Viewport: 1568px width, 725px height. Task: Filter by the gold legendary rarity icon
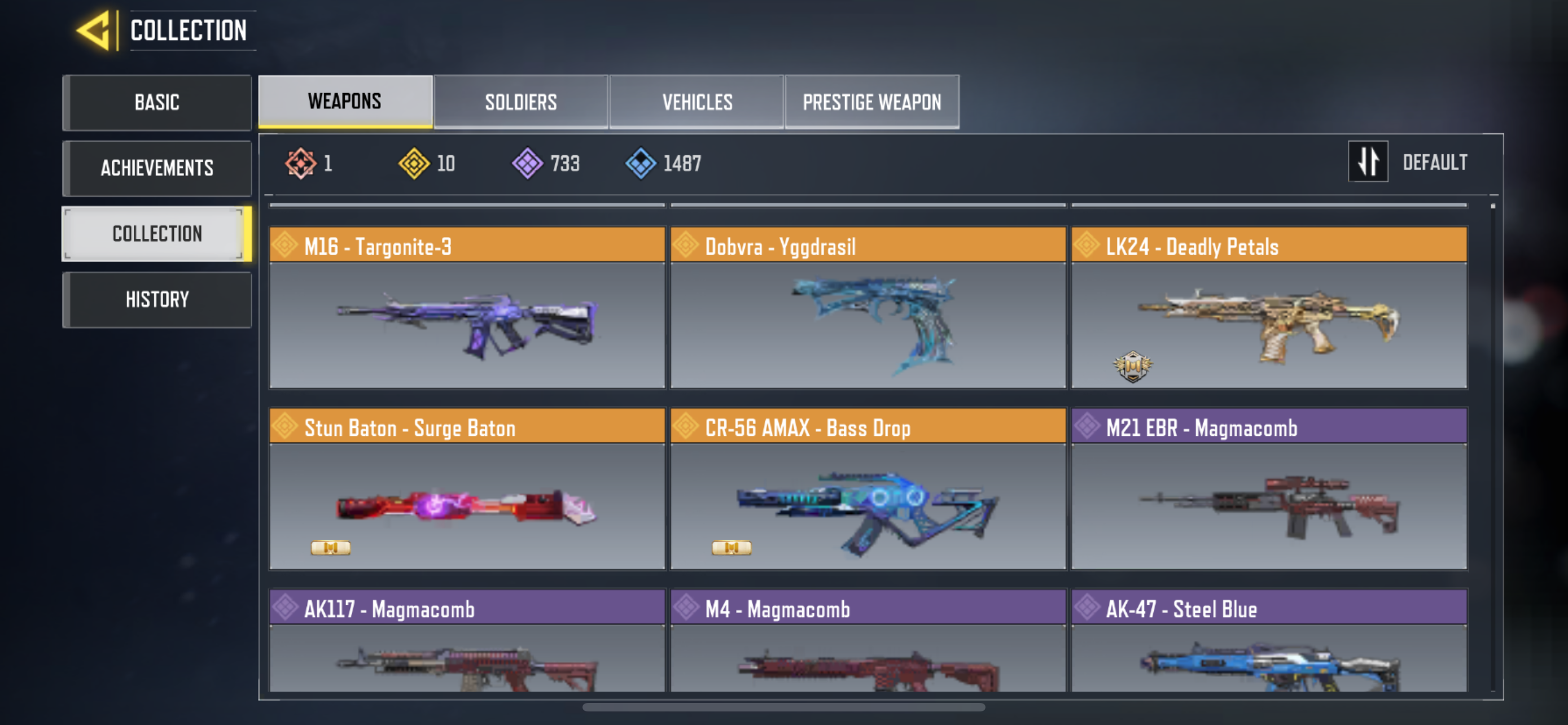(415, 163)
